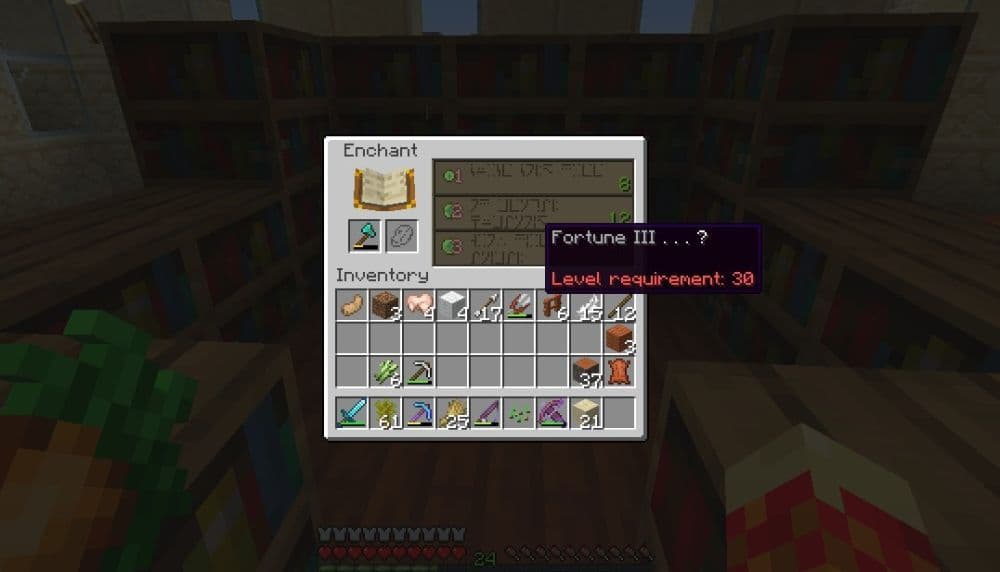Select the stack of 17 arrows
The width and height of the screenshot is (1000, 572).
click(486, 305)
